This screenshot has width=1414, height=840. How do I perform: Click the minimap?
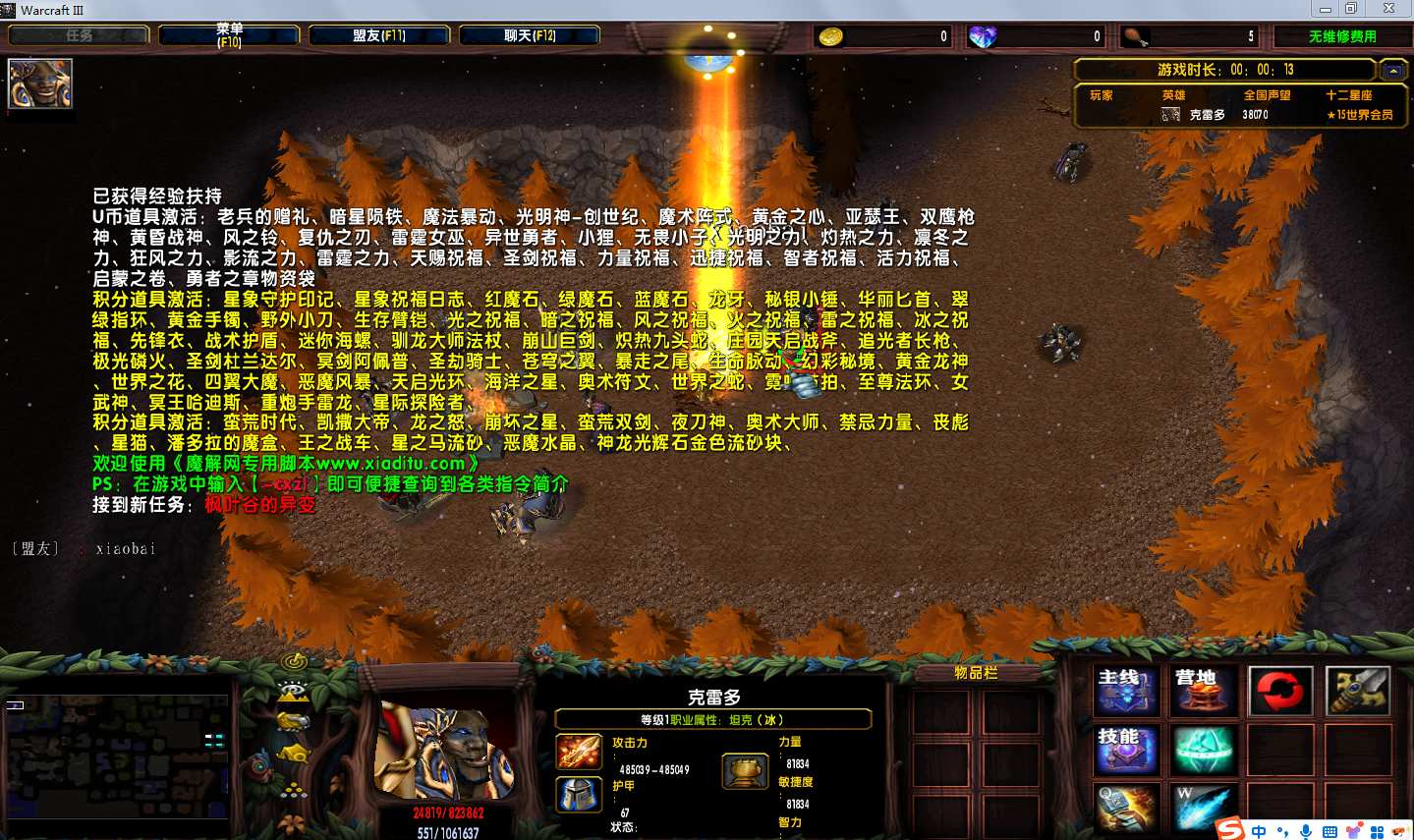click(x=116, y=756)
